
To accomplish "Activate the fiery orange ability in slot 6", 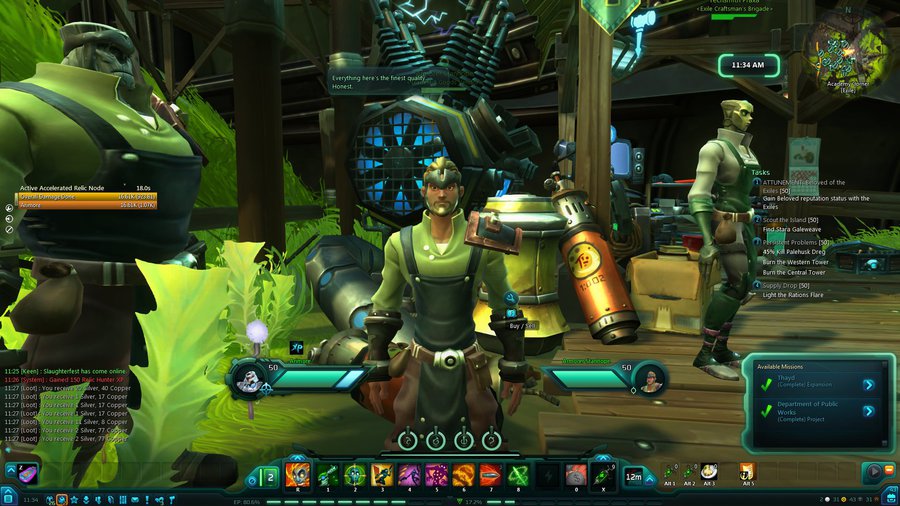I will (462, 475).
